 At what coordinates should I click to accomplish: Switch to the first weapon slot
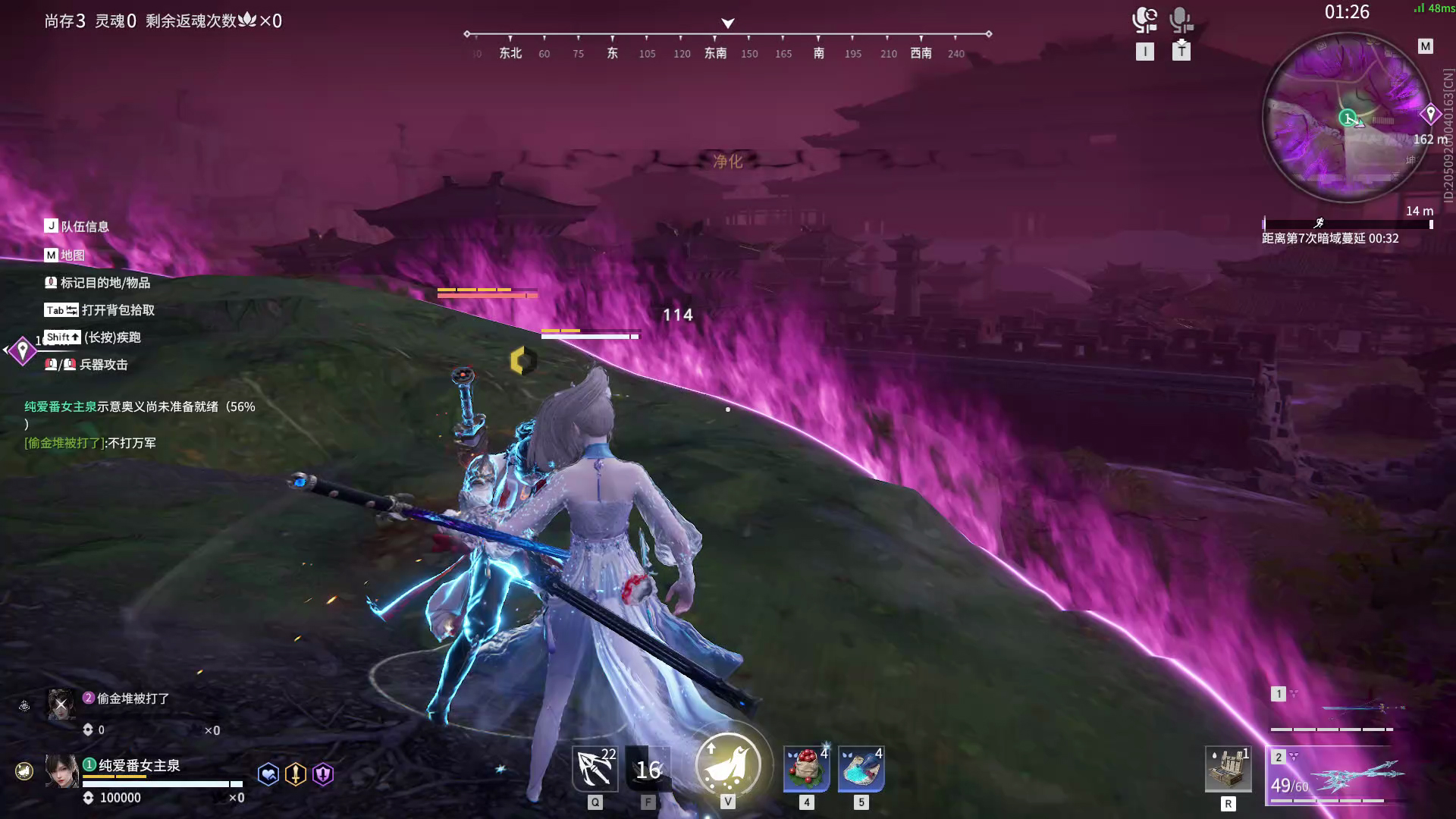point(1338,710)
